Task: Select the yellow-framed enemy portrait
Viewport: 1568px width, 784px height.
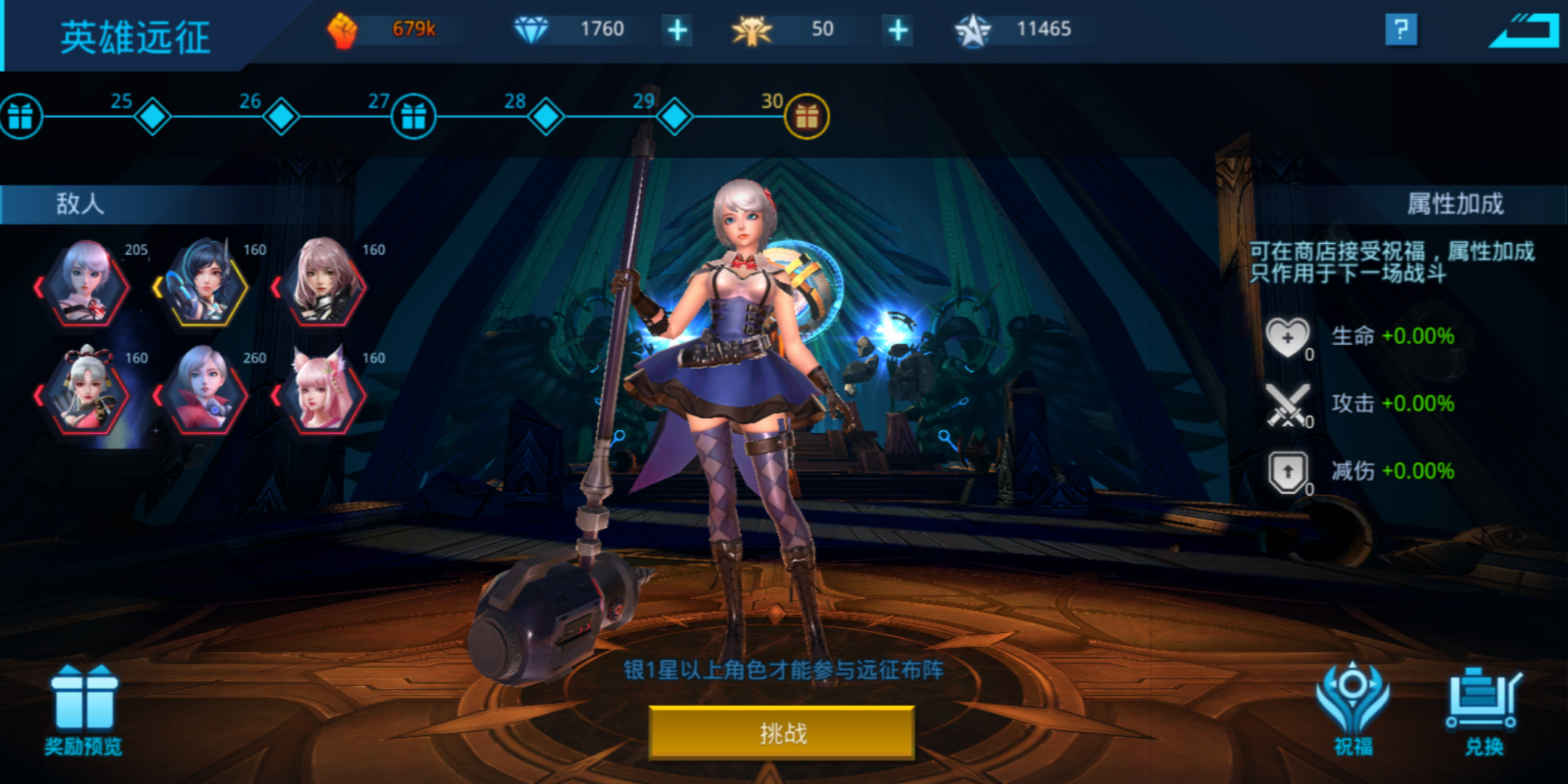Action: point(202,287)
